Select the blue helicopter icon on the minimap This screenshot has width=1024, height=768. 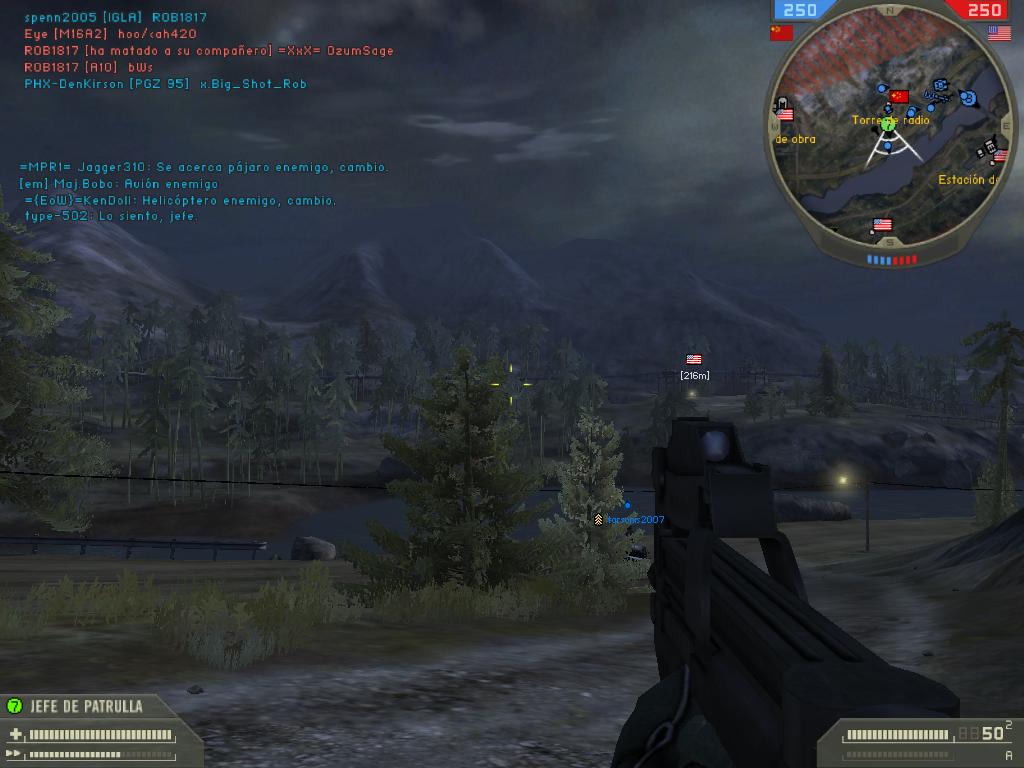(x=939, y=98)
